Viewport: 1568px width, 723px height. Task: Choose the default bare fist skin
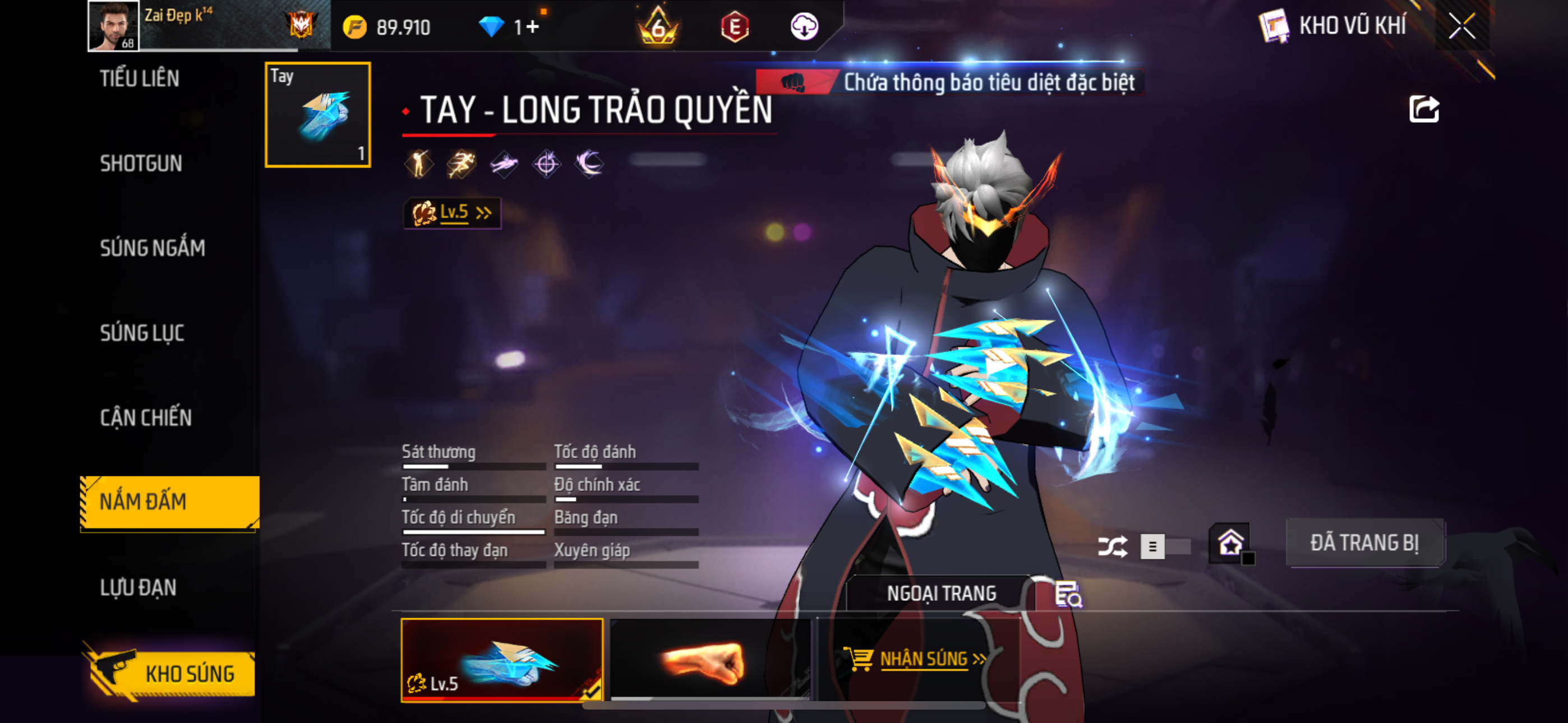[x=710, y=660]
